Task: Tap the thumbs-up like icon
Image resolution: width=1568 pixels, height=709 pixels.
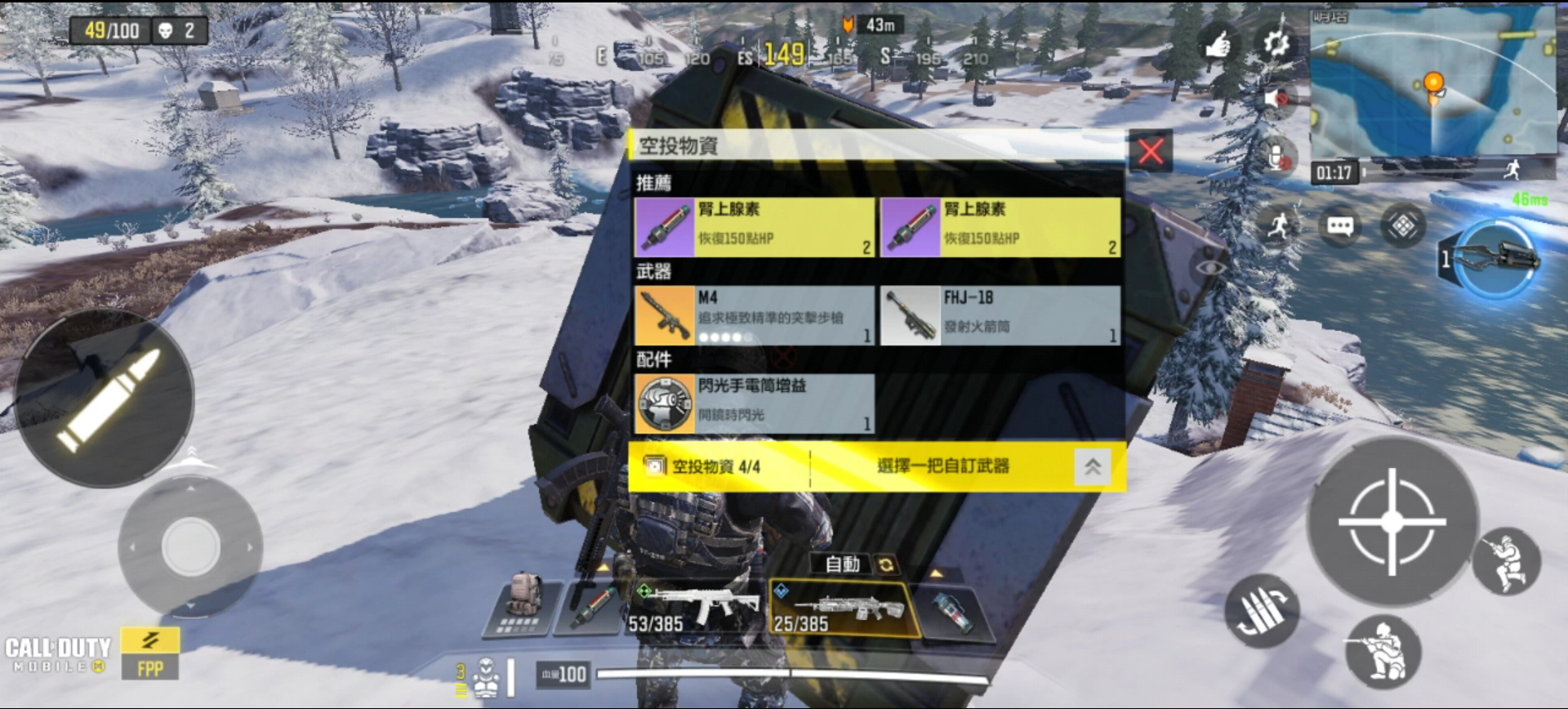Action: (x=1218, y=43)
